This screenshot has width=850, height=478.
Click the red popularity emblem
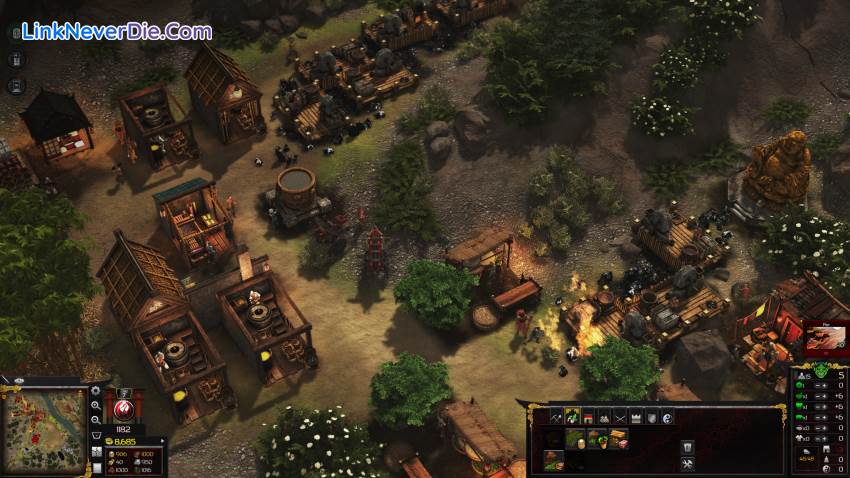(x=125, y=409)
